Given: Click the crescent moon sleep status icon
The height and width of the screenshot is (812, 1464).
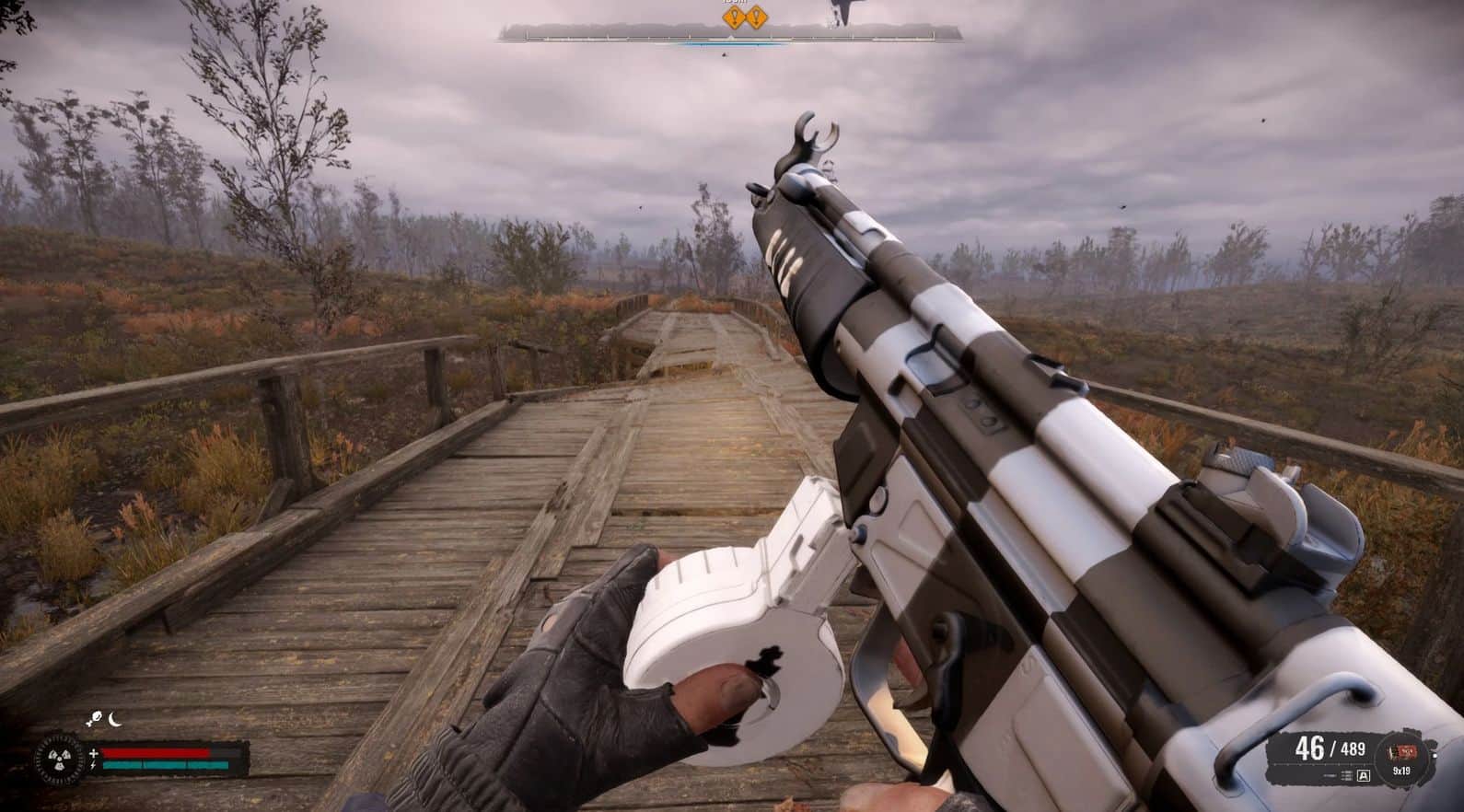Looking at the screenshot, I should coord(114,720).
